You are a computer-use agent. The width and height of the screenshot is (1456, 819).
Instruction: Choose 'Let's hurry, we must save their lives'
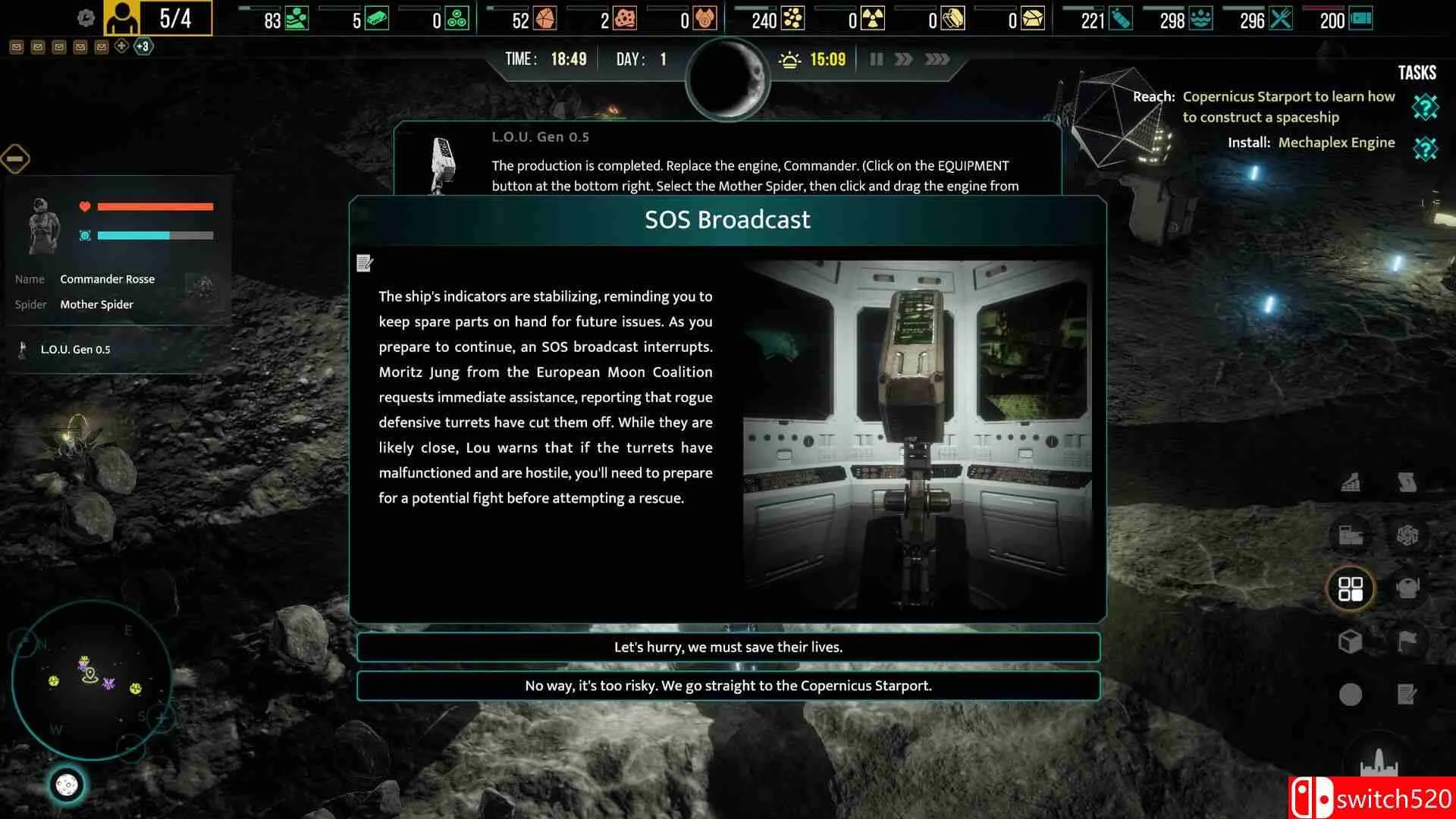(728, 647)
